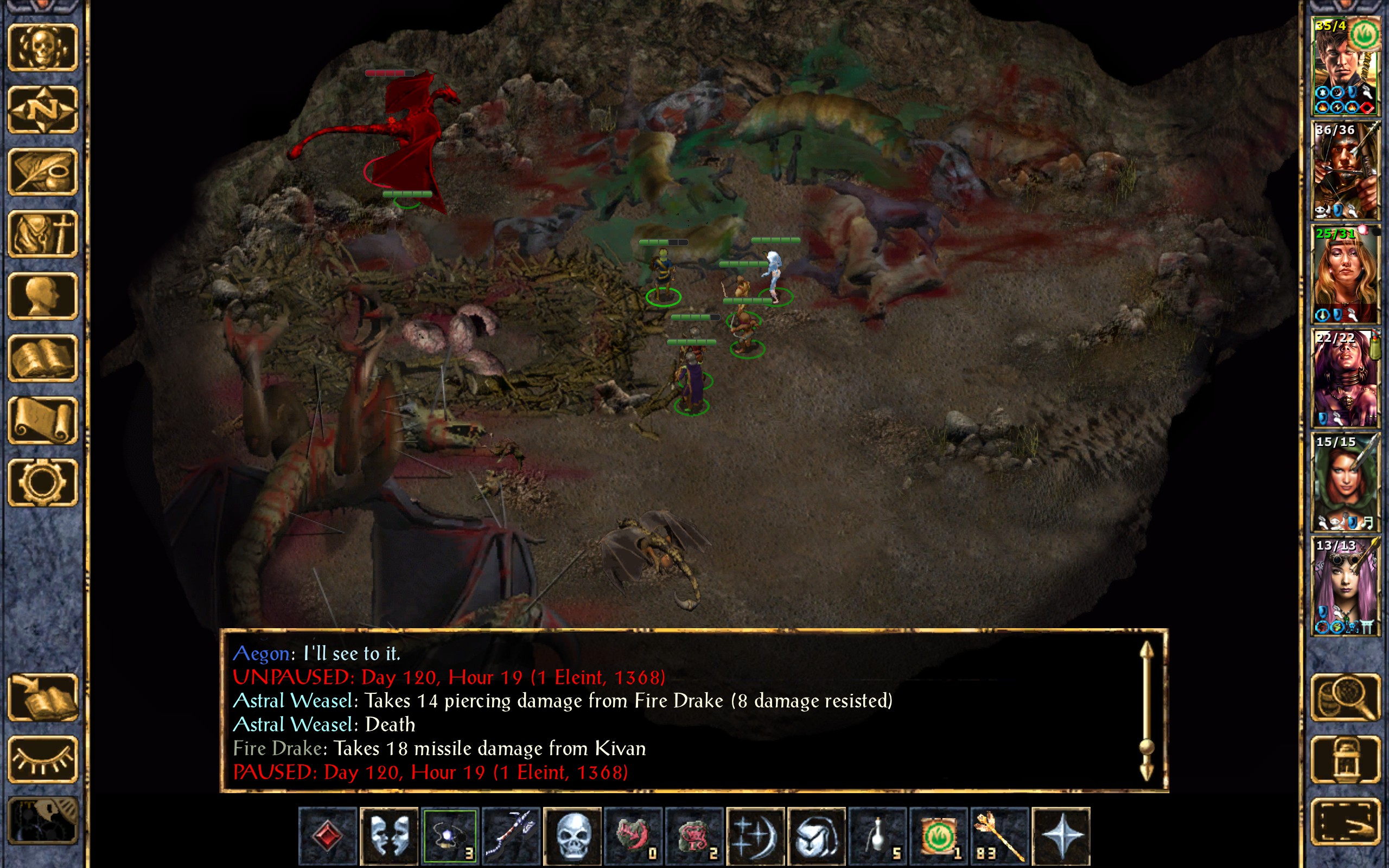Open the mage spellbook
Image resolution: width=1389 pixels, height=868 pixels.
tap(43, 358)
